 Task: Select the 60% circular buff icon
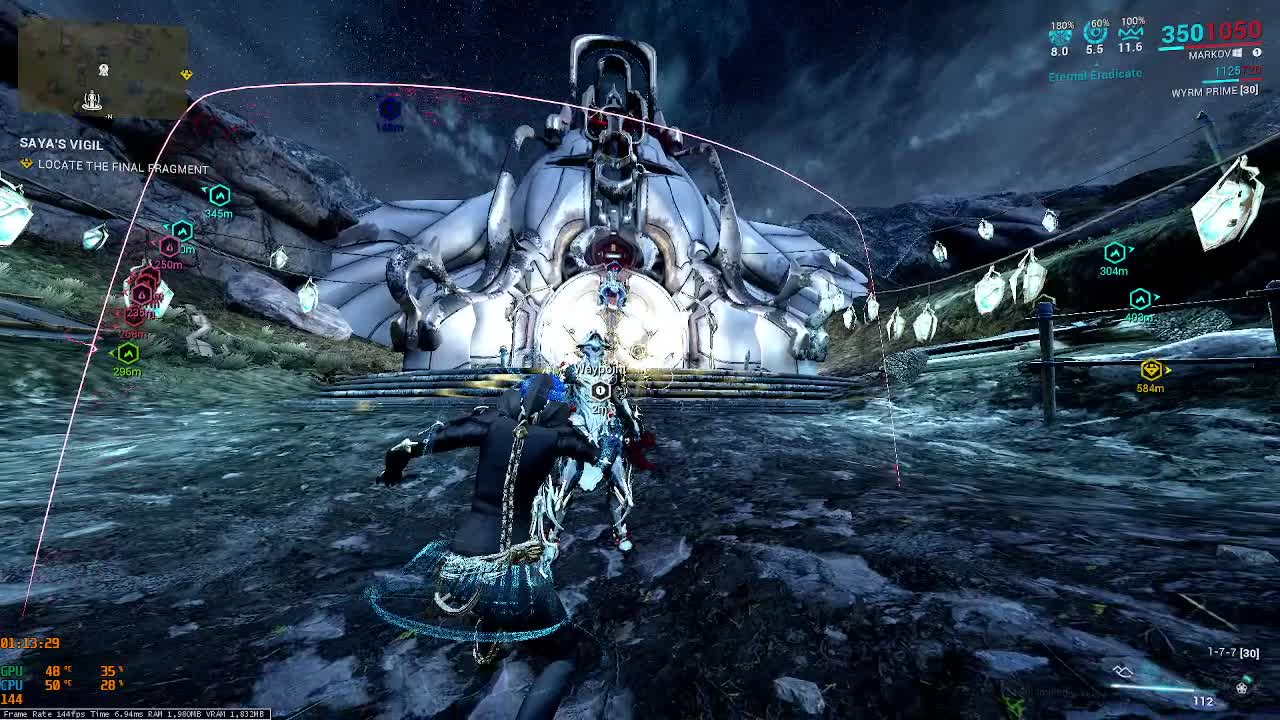point(1095,35)
